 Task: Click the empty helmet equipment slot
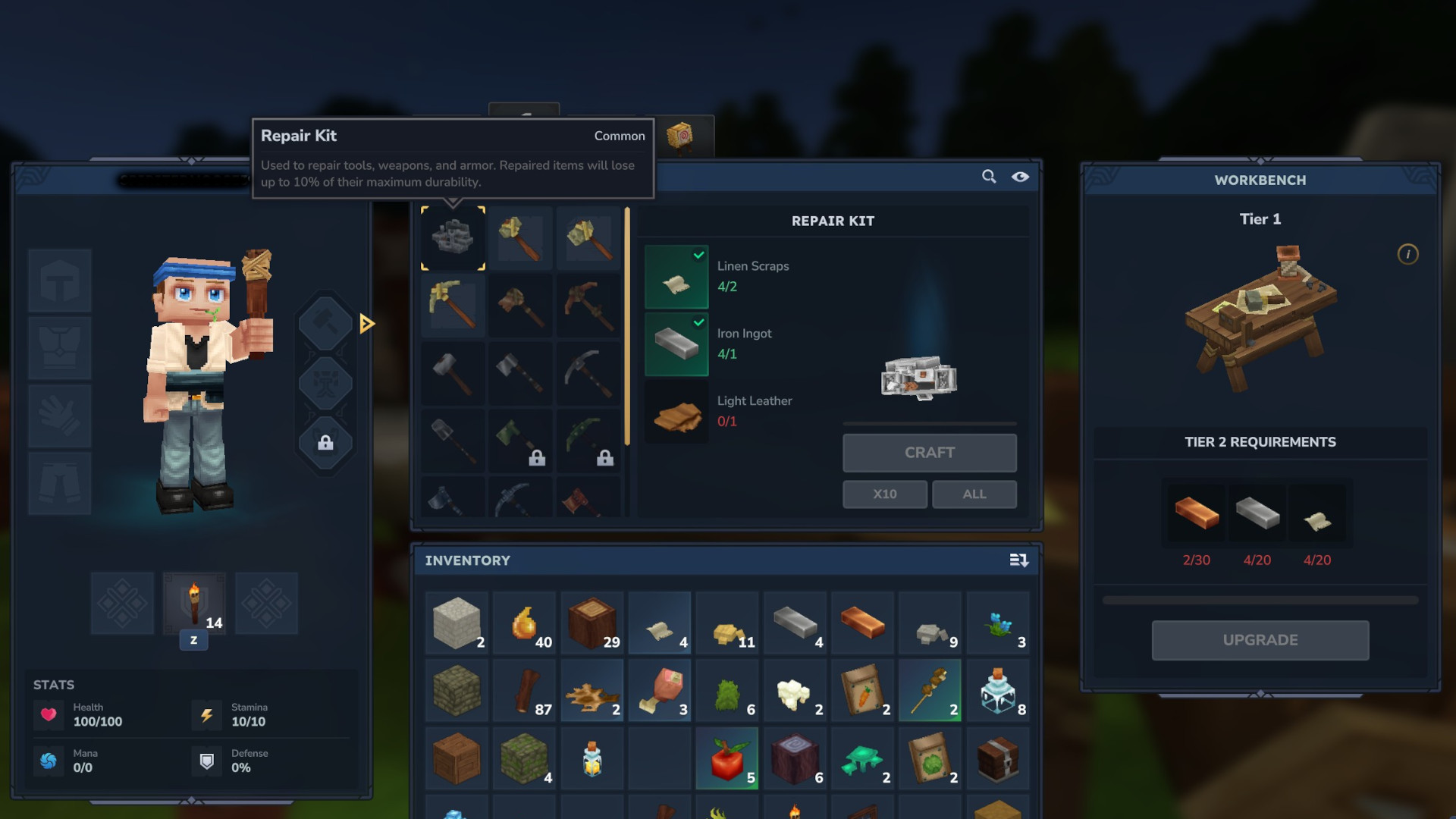(60, 281)
